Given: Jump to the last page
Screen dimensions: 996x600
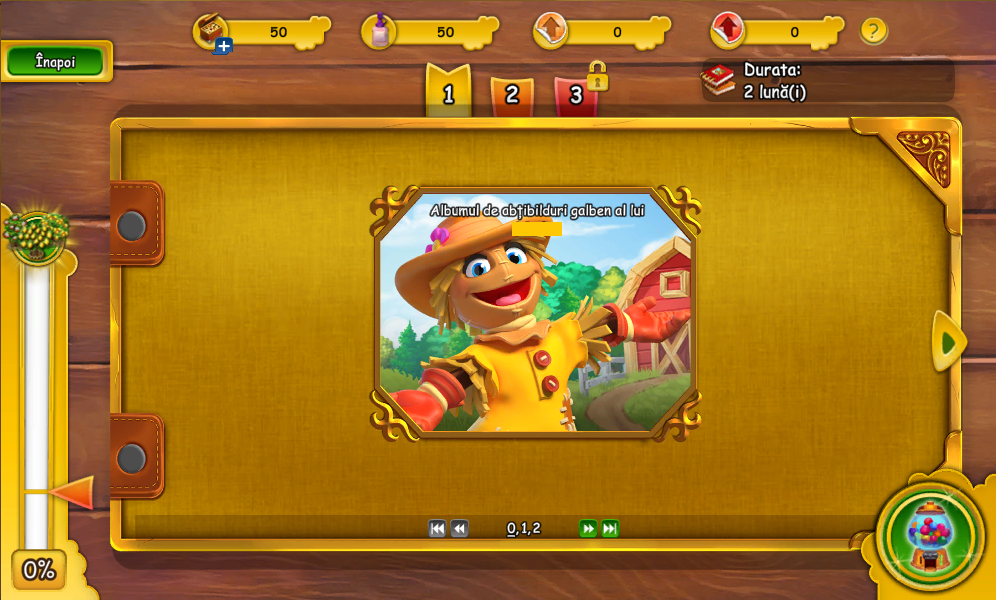Looking at the screenshot, I should click(x=610, y=529).
